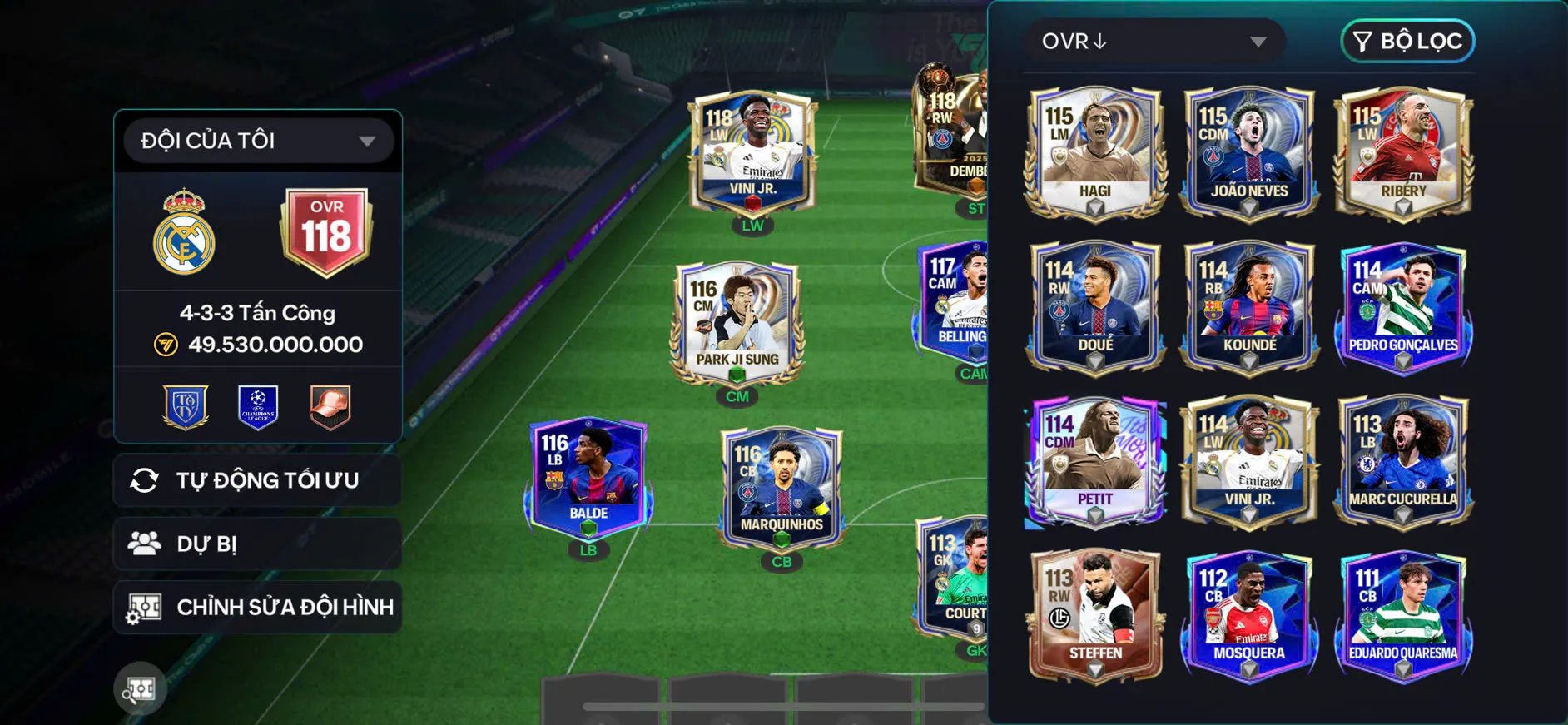Screen dimensions: 1568x725
Task: Select the Hagi 115 LM card
Action: tap(1095, 153)
